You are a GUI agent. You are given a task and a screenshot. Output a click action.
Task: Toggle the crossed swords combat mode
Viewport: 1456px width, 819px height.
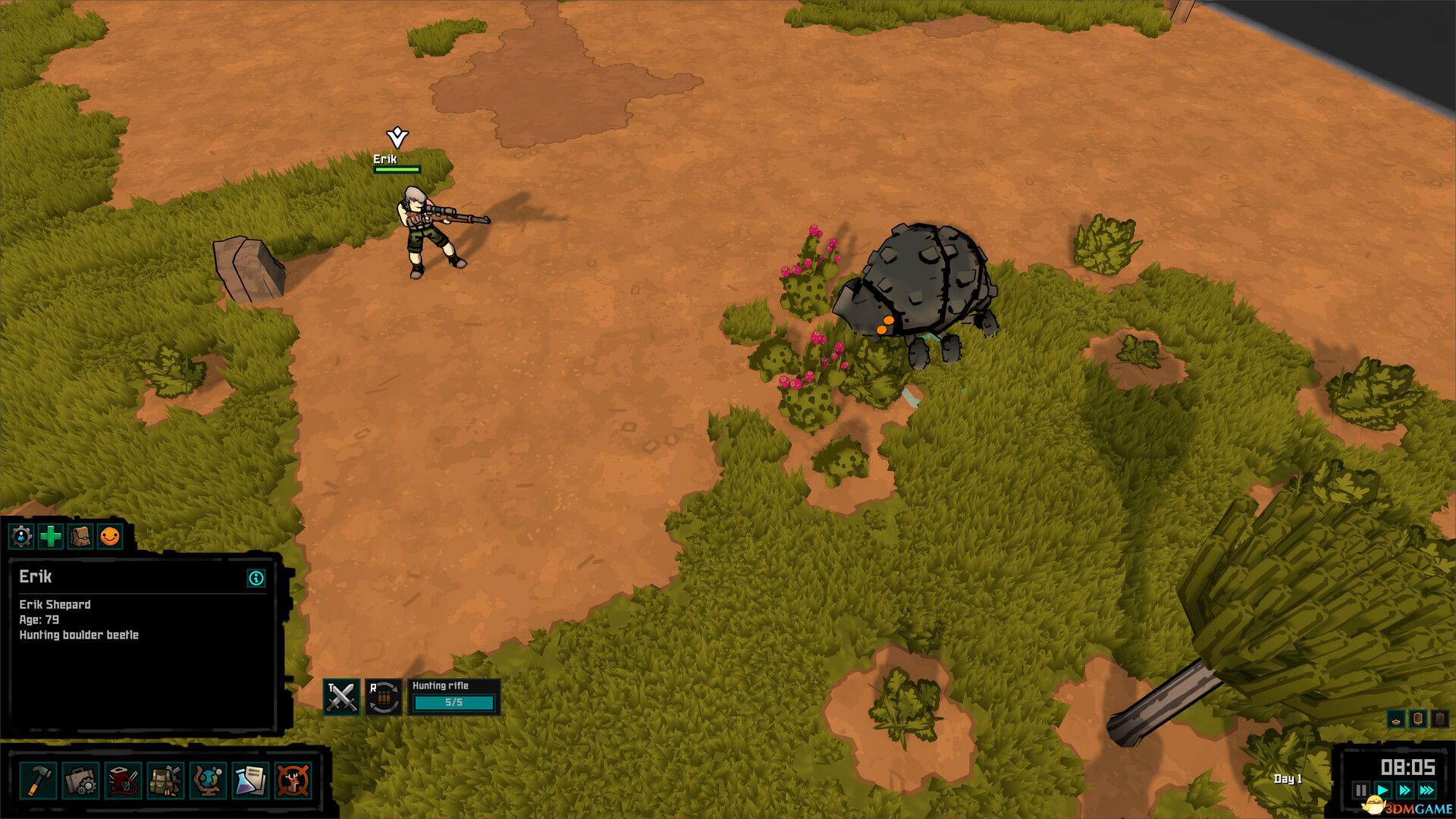click(x=340, y=697)
